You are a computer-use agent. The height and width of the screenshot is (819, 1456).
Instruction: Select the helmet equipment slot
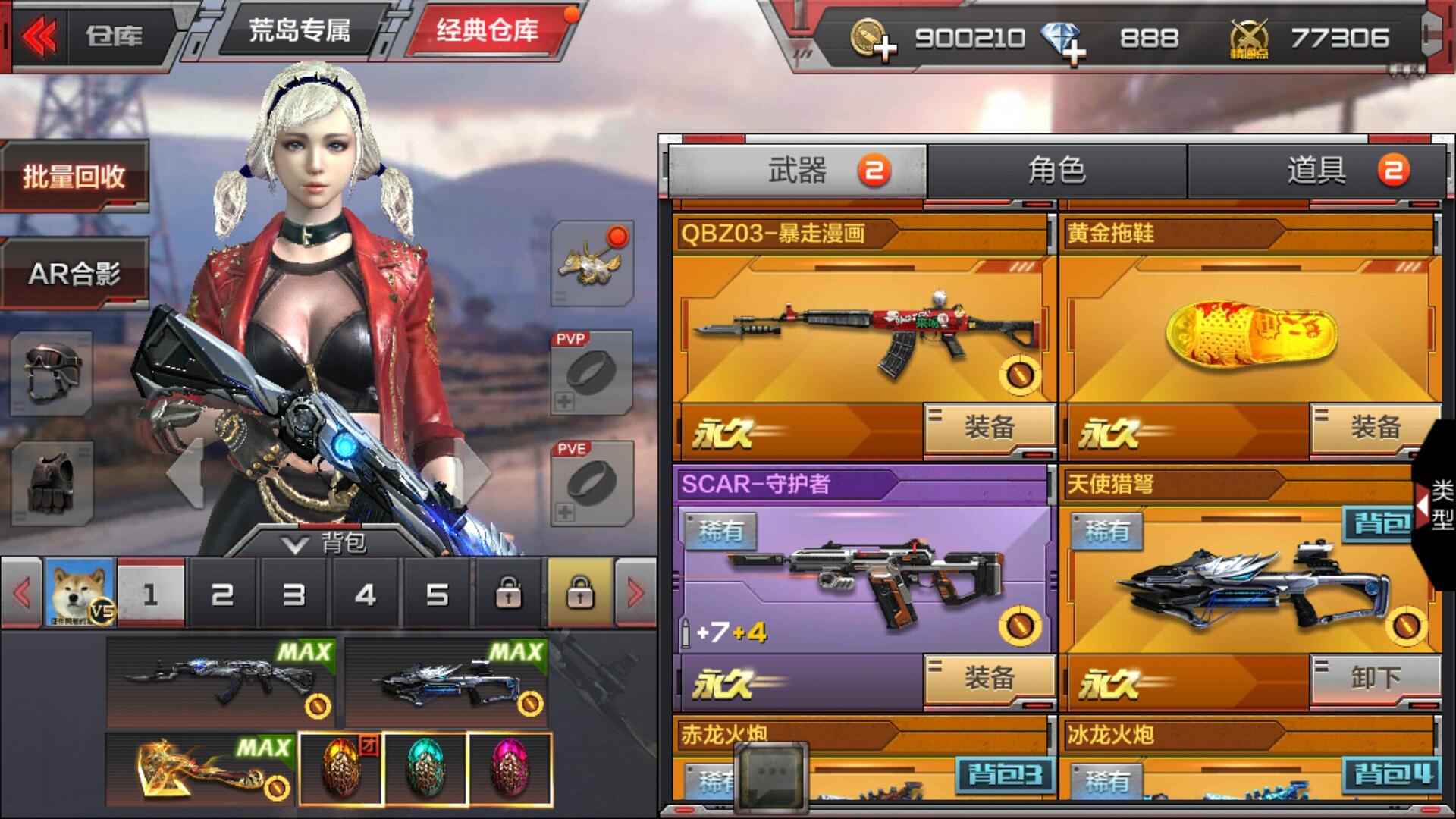tap(52, 374)
